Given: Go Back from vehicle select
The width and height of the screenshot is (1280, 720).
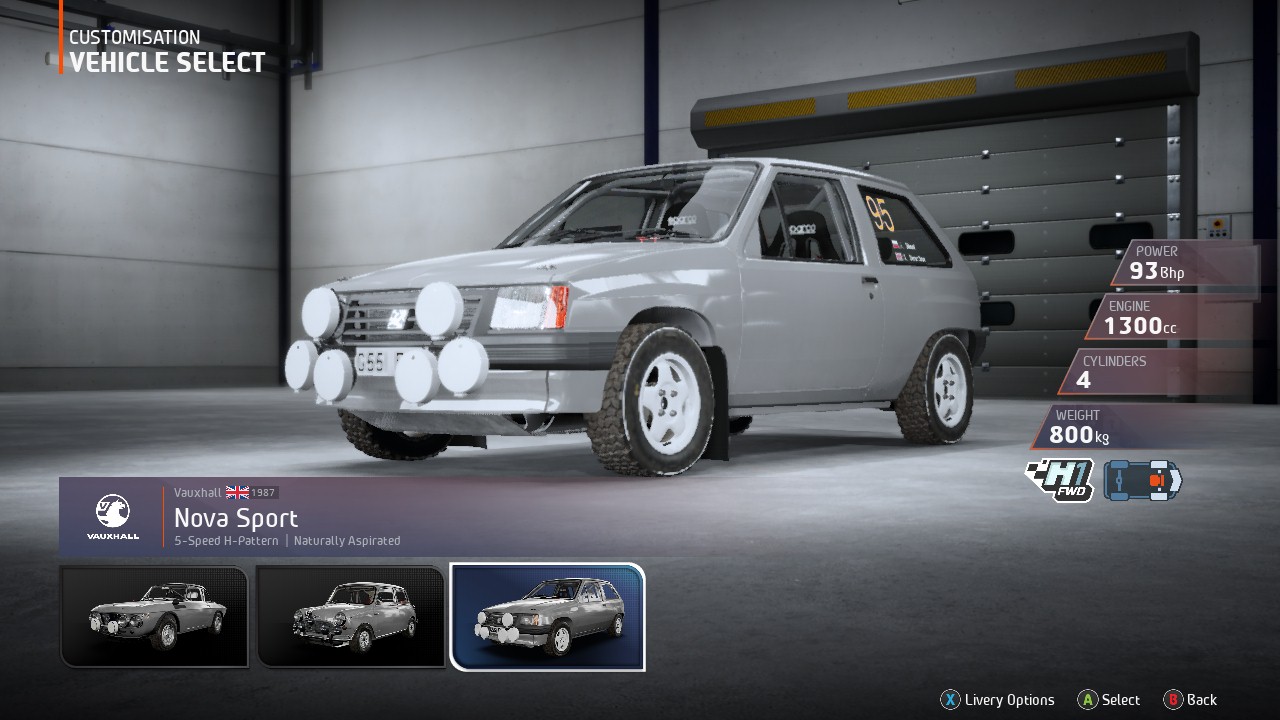Looking at the screenshot, I should click(x=1190, y=700).
